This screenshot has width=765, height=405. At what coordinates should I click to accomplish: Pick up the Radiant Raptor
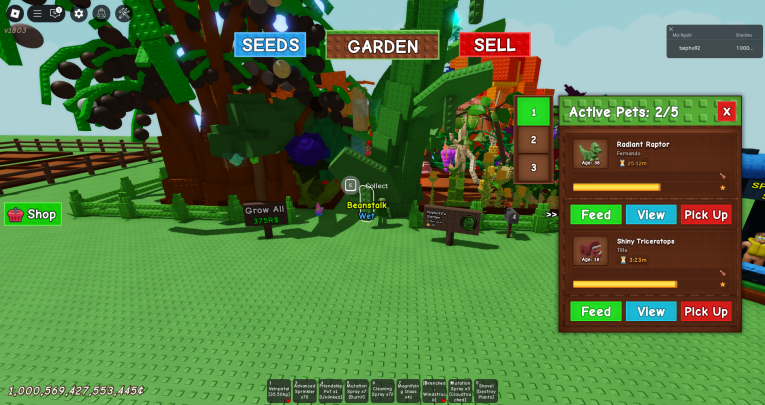706,215
